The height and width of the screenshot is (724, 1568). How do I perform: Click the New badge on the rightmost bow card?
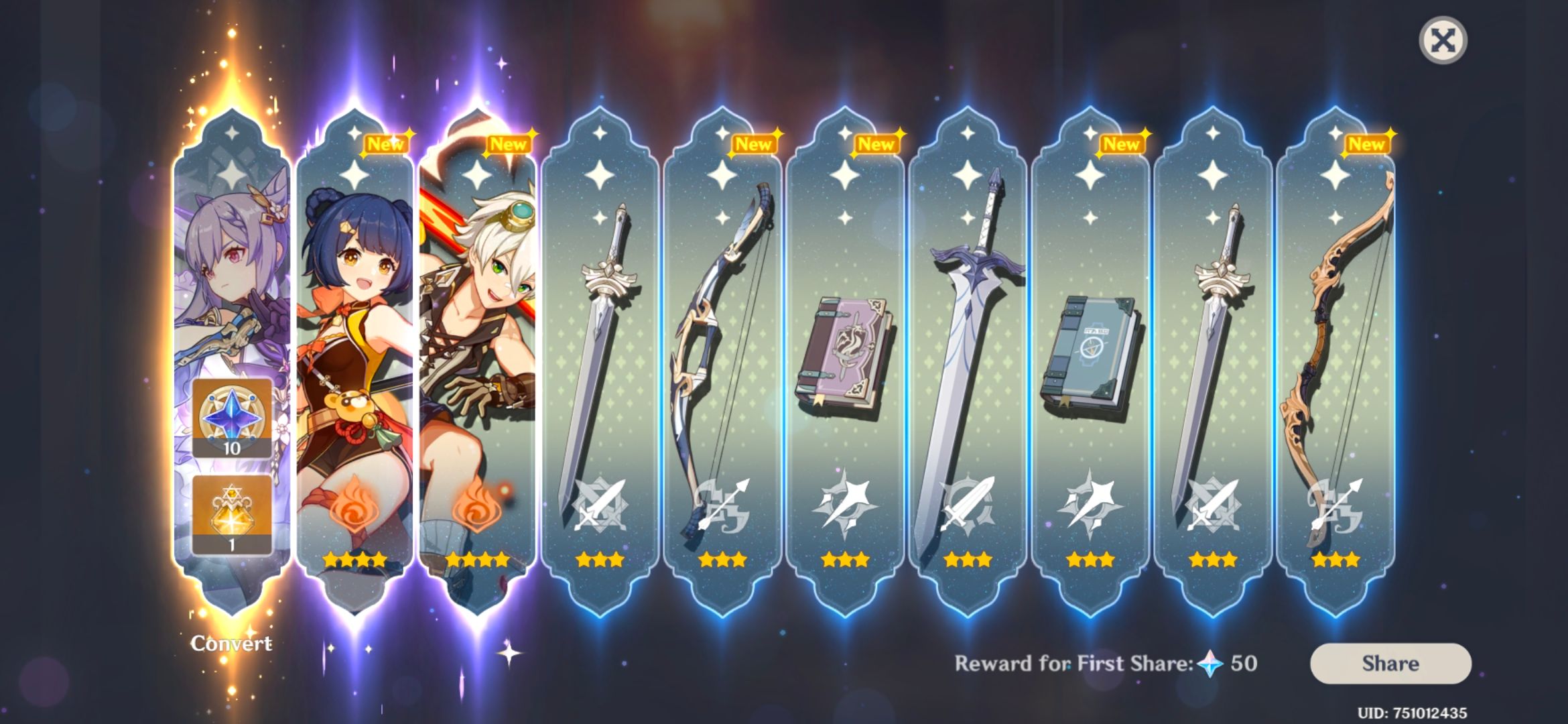(x=1367, y=142)
